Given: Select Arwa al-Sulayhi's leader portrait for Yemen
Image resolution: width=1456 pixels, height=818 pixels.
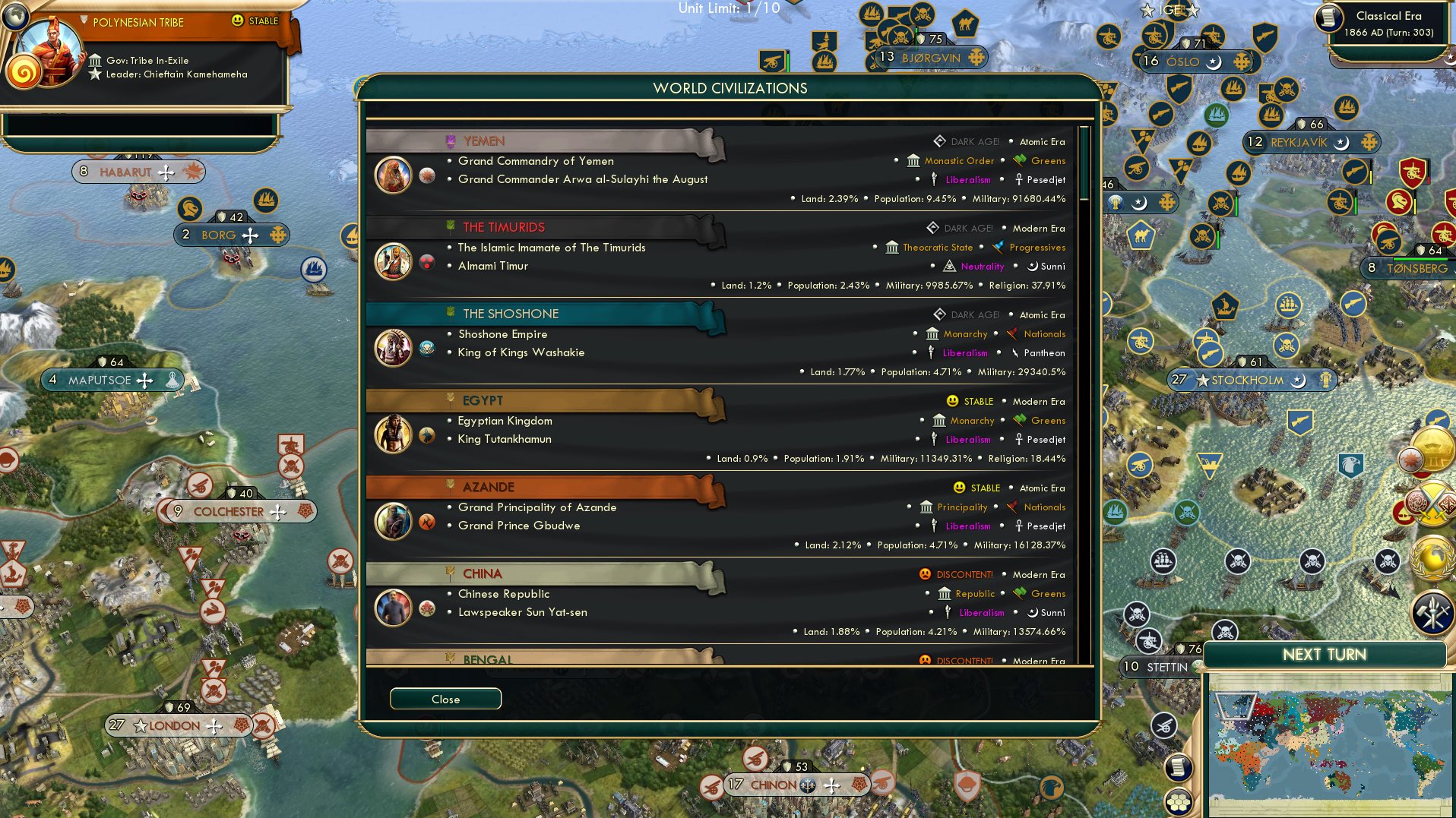Looking at the screenshot, I should pos(393,174).
